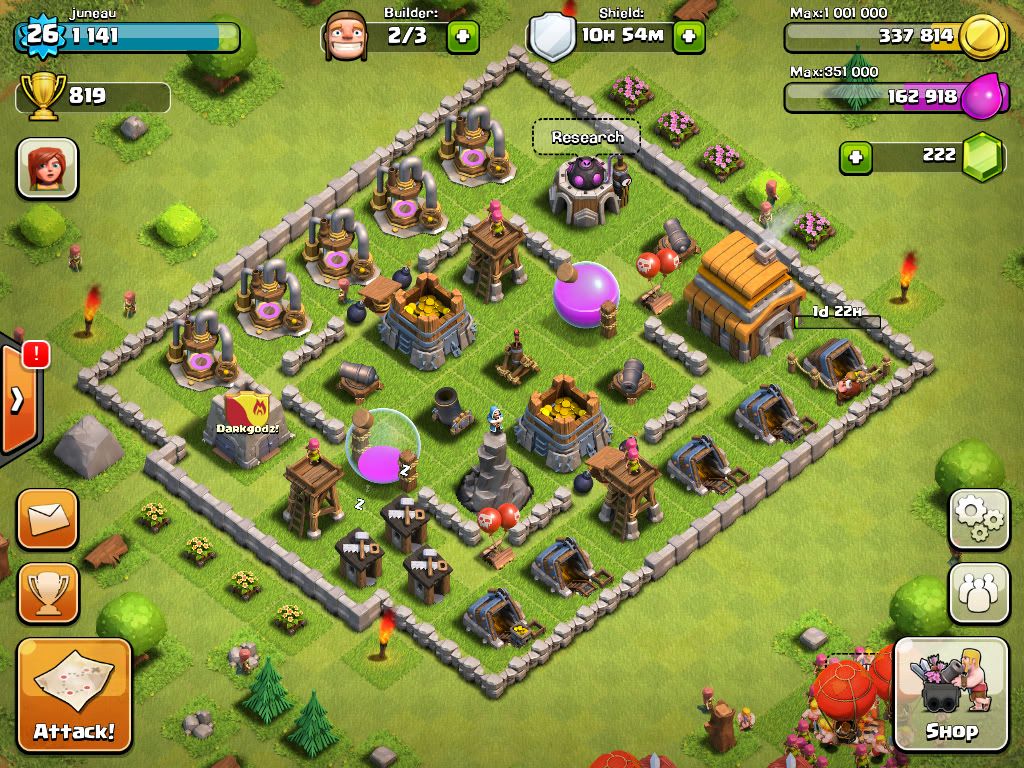Buy more gems with the plus button
The width and height of the screenshot is (1024, 768).
click(855, 156)
